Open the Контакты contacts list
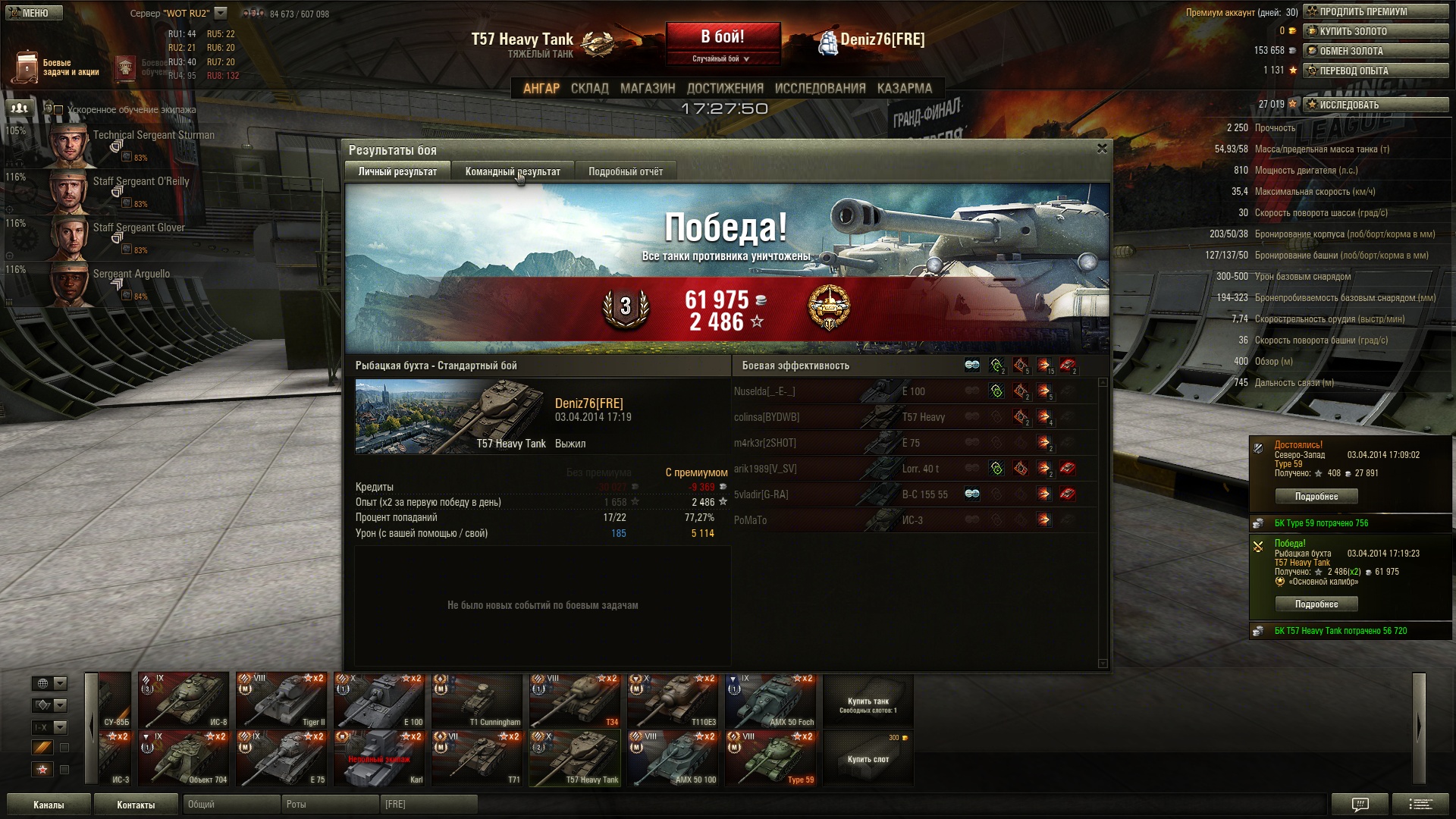Screen dimensions: 1456x819 click(x=136, y=805)
